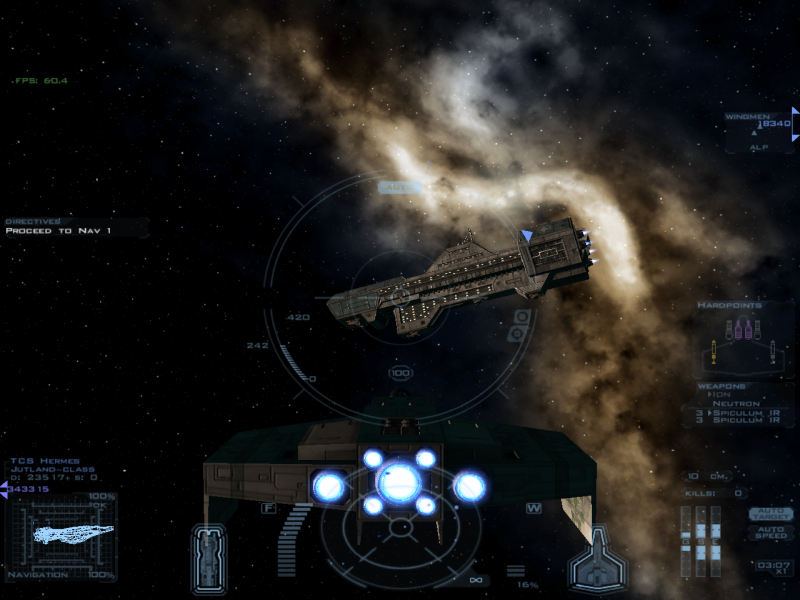800x600 pixels.
Task: Toggle the Auto Target indicator
Action: [771, 514]
